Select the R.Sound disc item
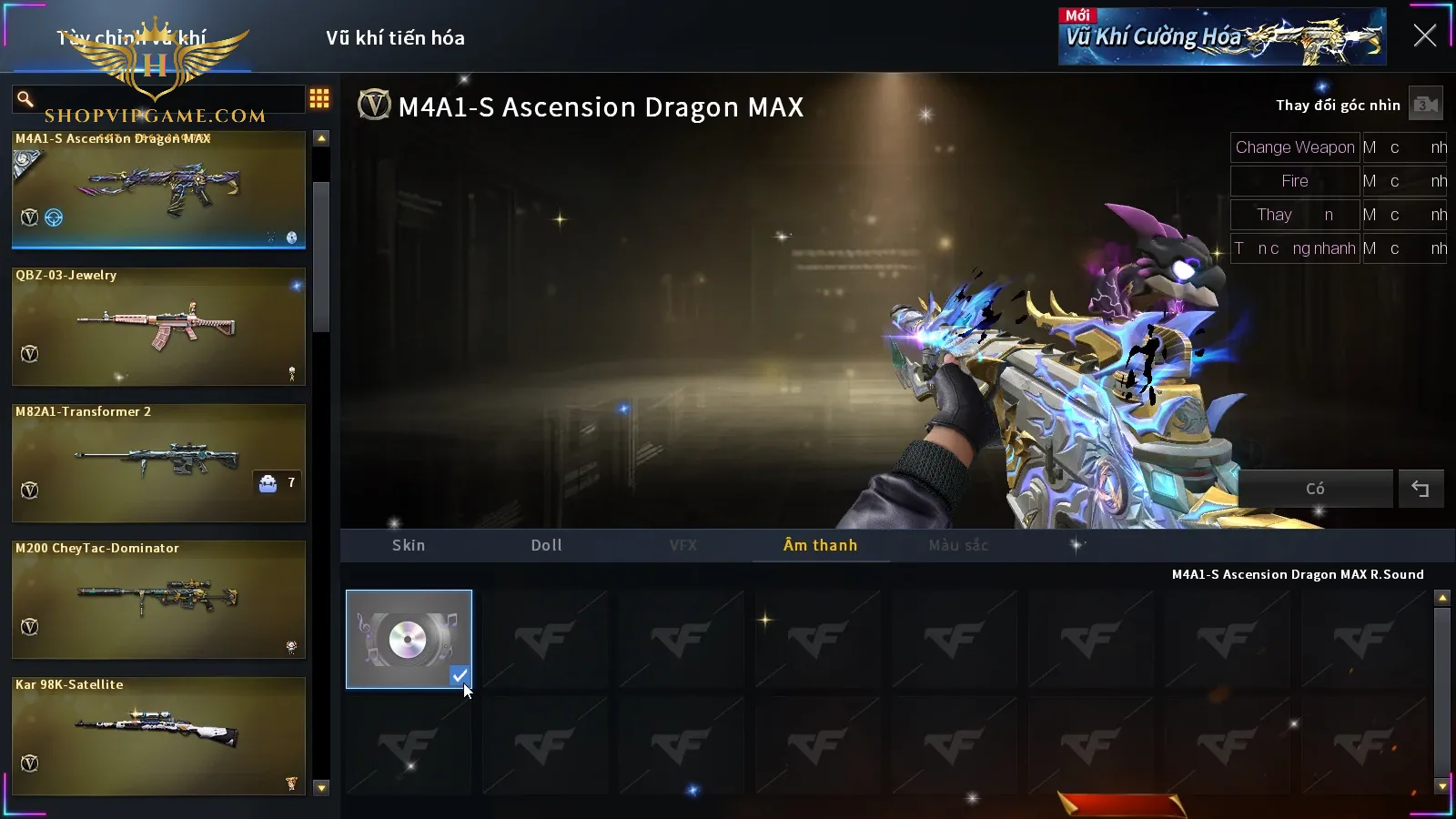Screen dimensions: 1456x819 point(409,639)
